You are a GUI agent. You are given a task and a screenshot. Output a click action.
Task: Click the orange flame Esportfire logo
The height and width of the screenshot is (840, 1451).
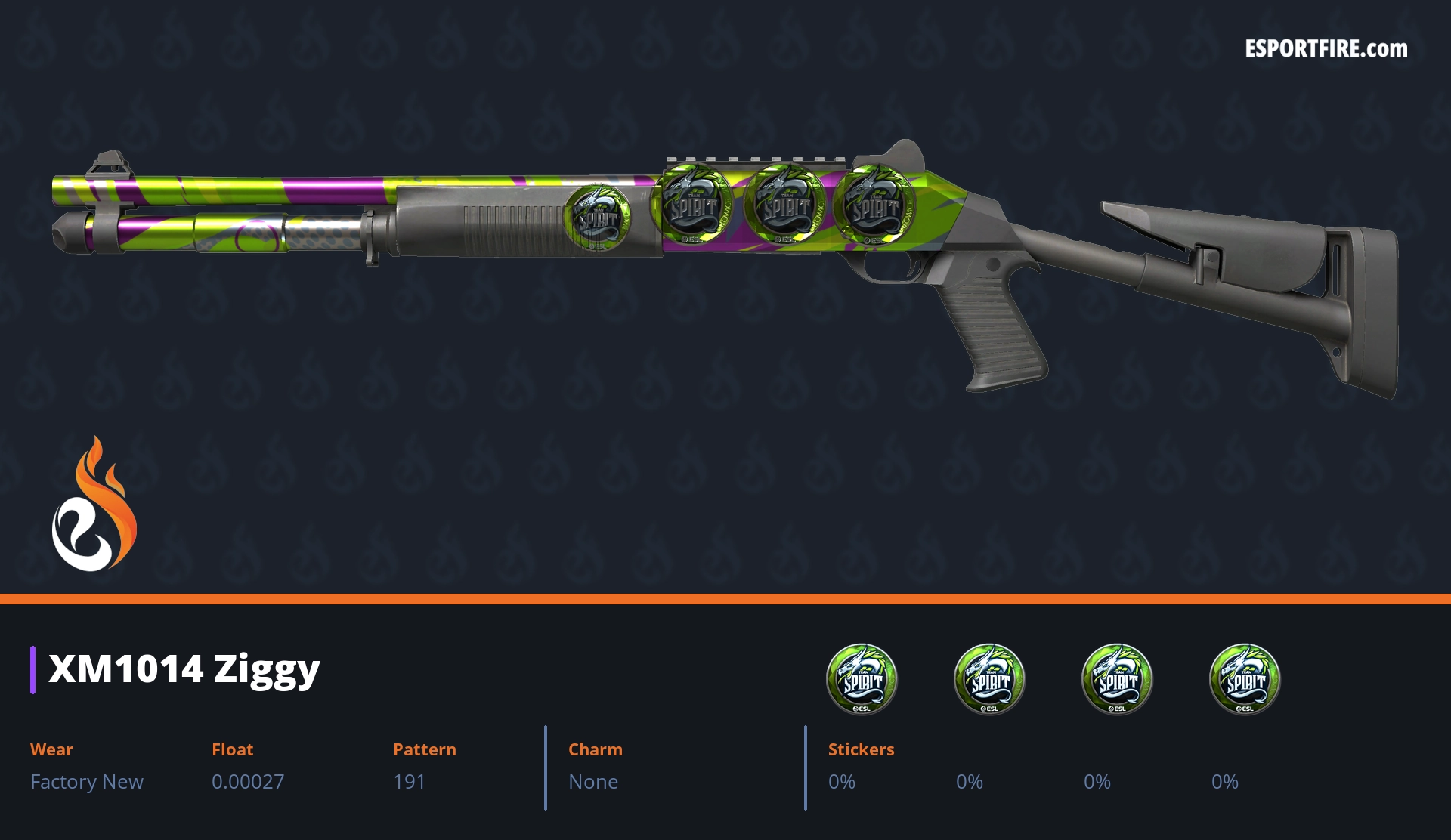[94, 505]
